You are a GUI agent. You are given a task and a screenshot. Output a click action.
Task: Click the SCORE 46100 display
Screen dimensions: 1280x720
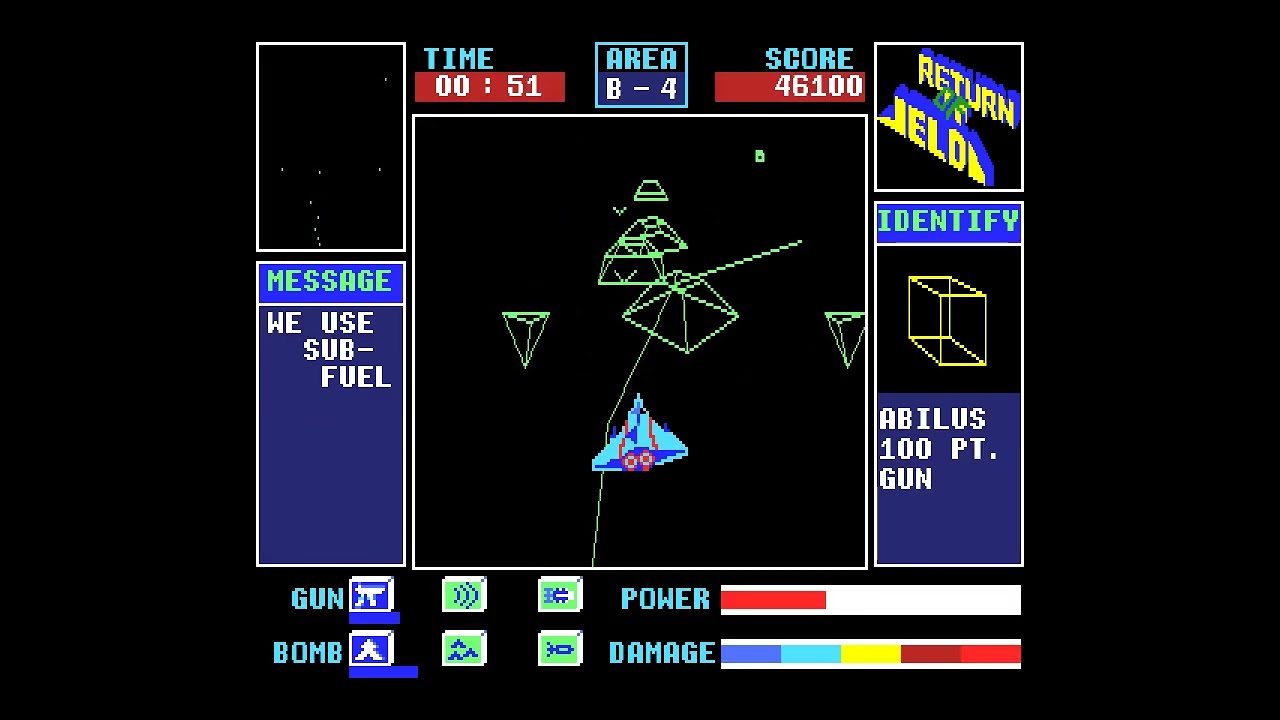tap(790, 86)
